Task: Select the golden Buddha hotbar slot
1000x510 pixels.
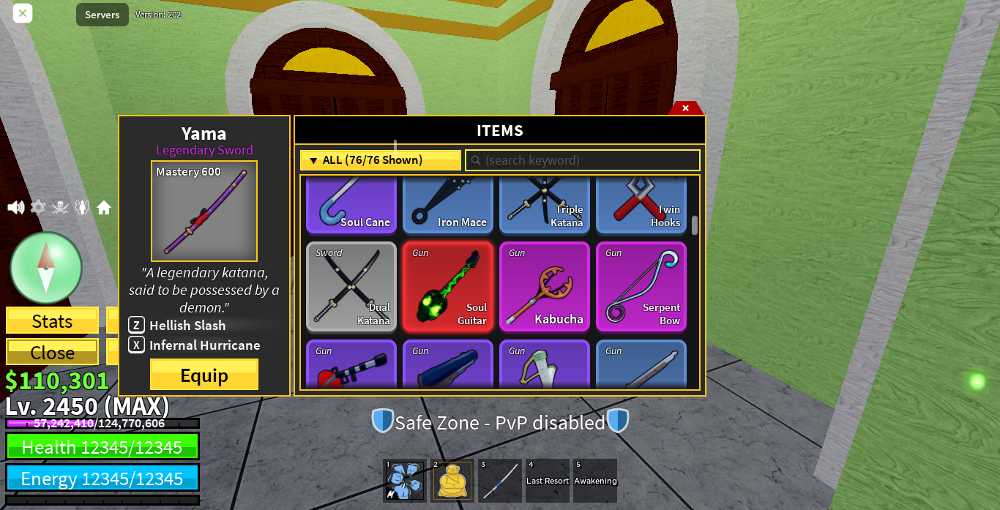Action: pyautogui.click(x=452, y=481)
